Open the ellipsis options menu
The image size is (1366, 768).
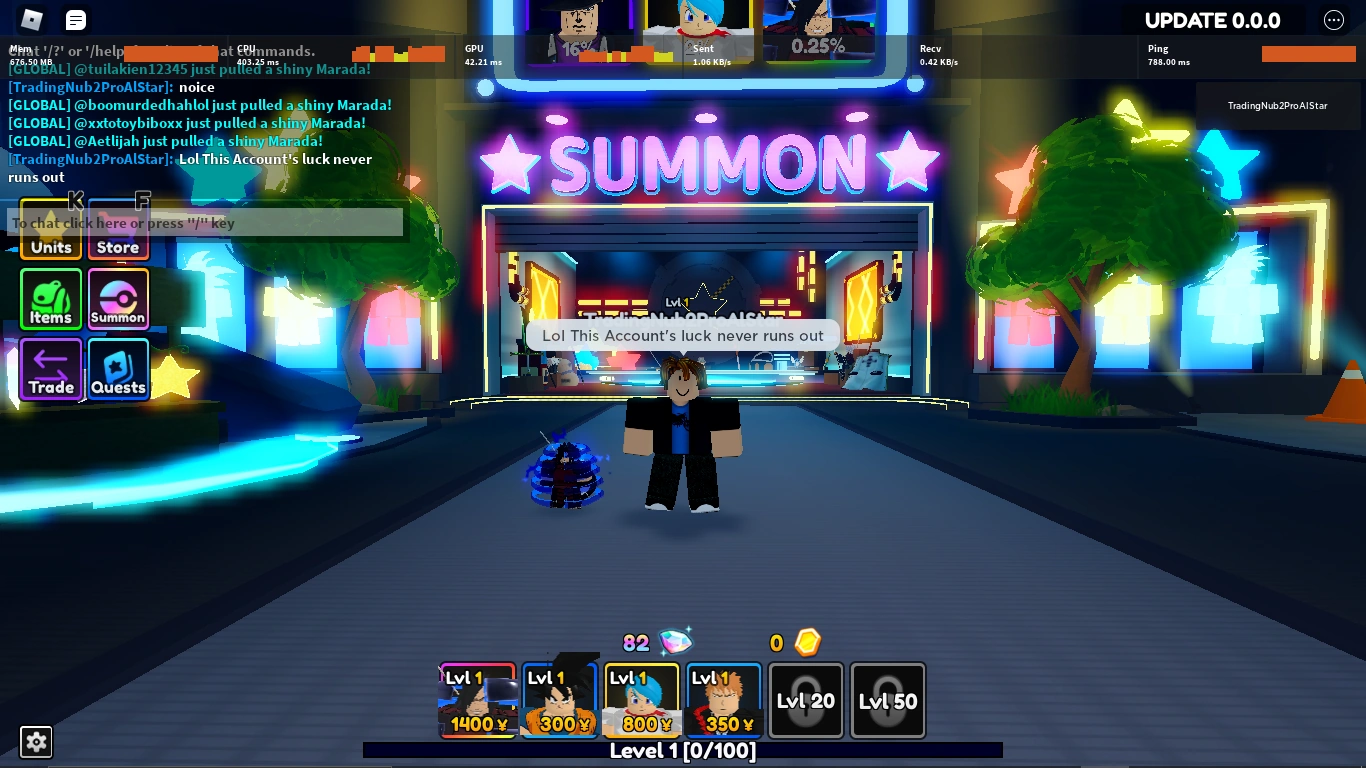click(1334, 19)
